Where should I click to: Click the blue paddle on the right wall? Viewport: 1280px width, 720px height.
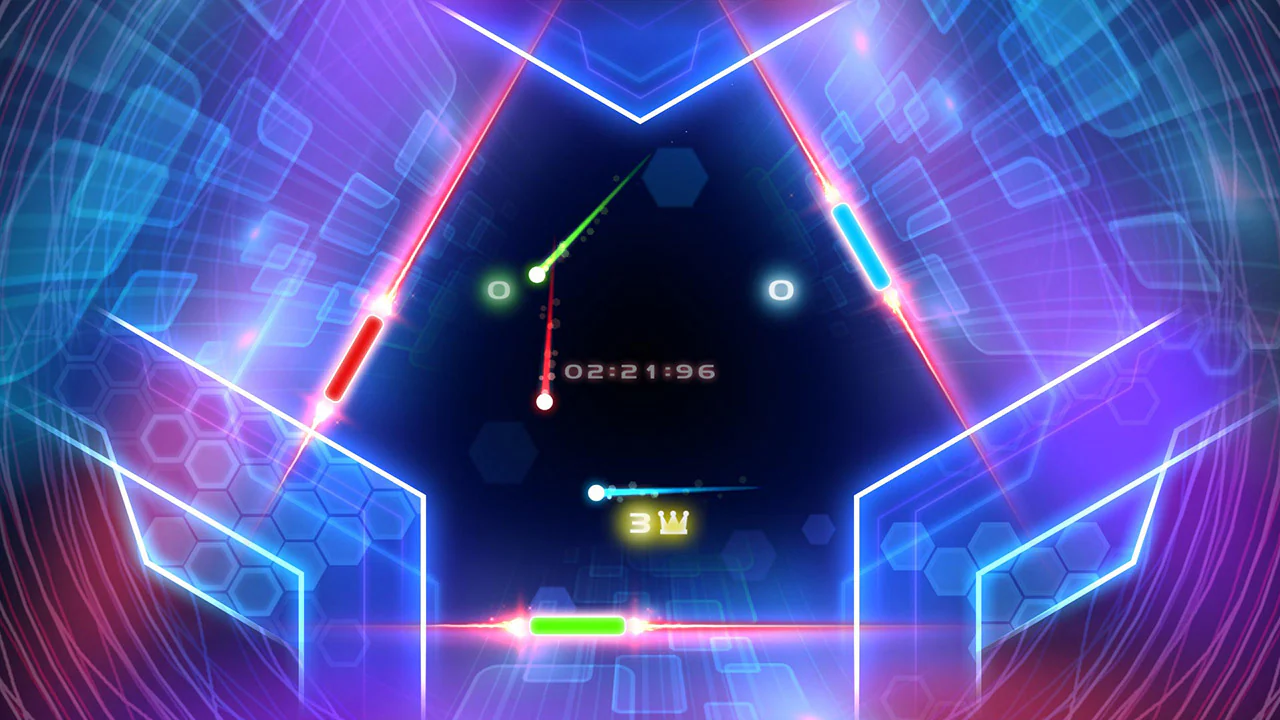coord(858,244)
